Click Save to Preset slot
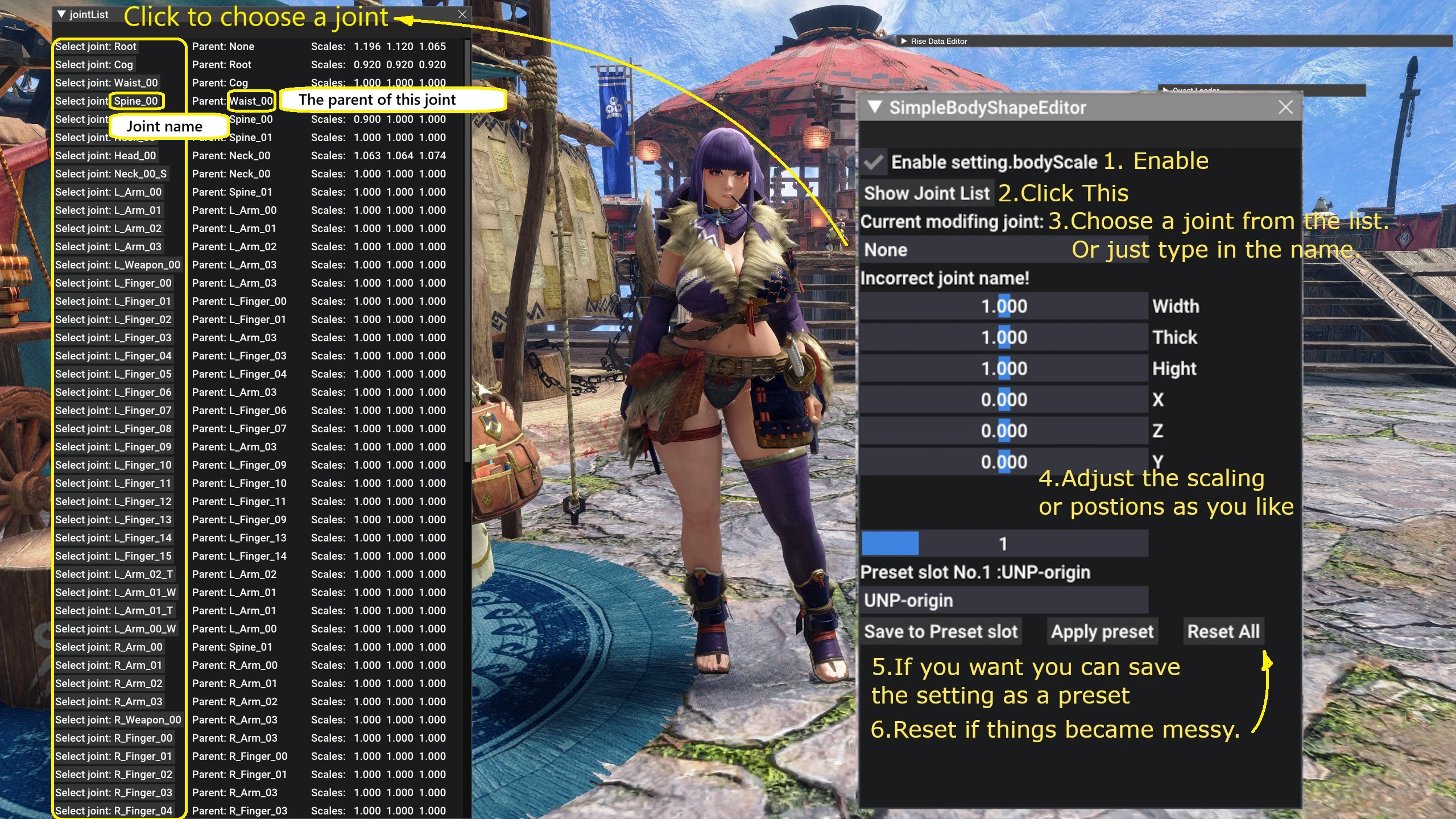1456x819 pixels. pyautogui.click(x=941, y=631)
